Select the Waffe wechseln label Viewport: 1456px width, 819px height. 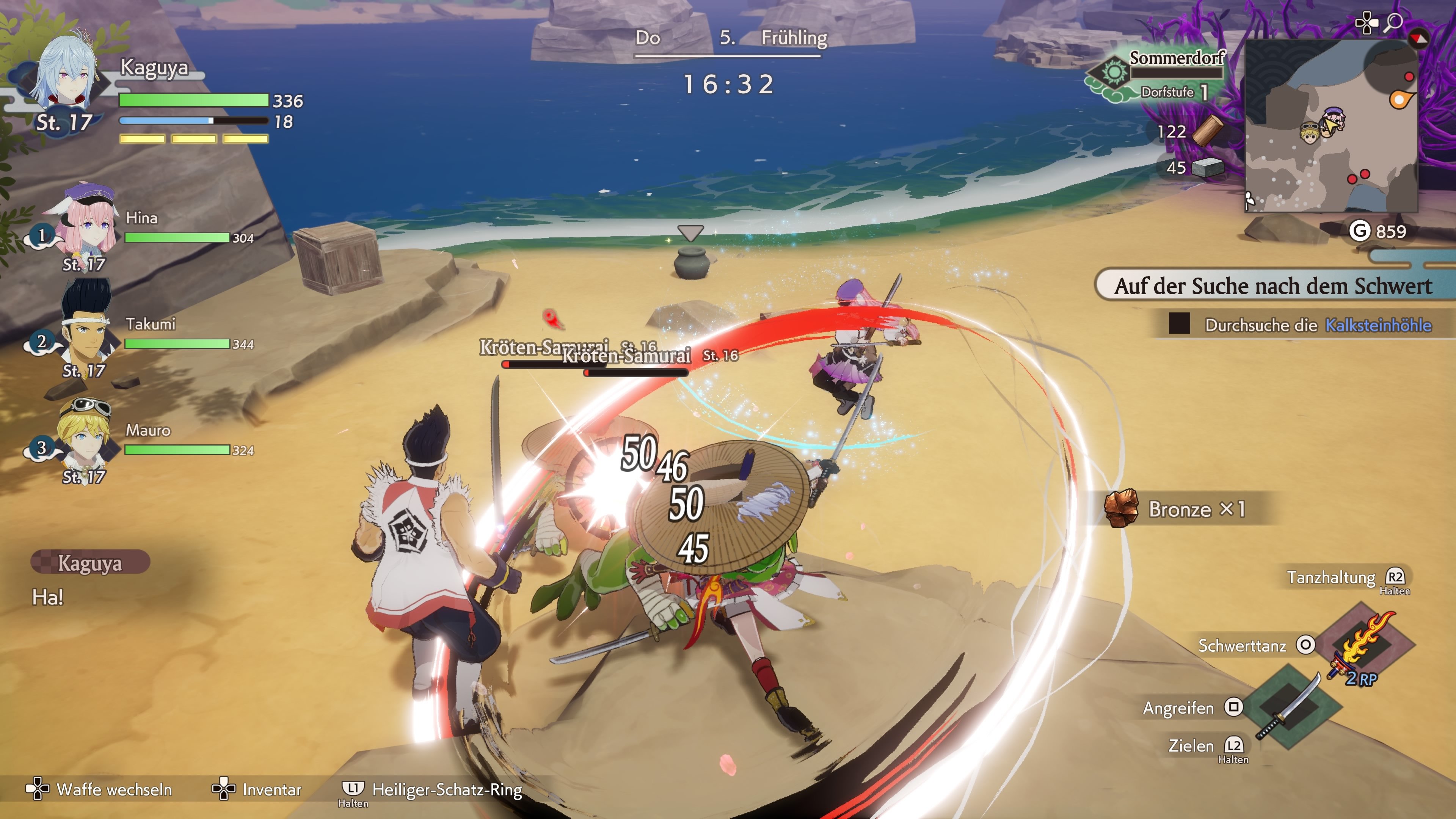(114, 789)
